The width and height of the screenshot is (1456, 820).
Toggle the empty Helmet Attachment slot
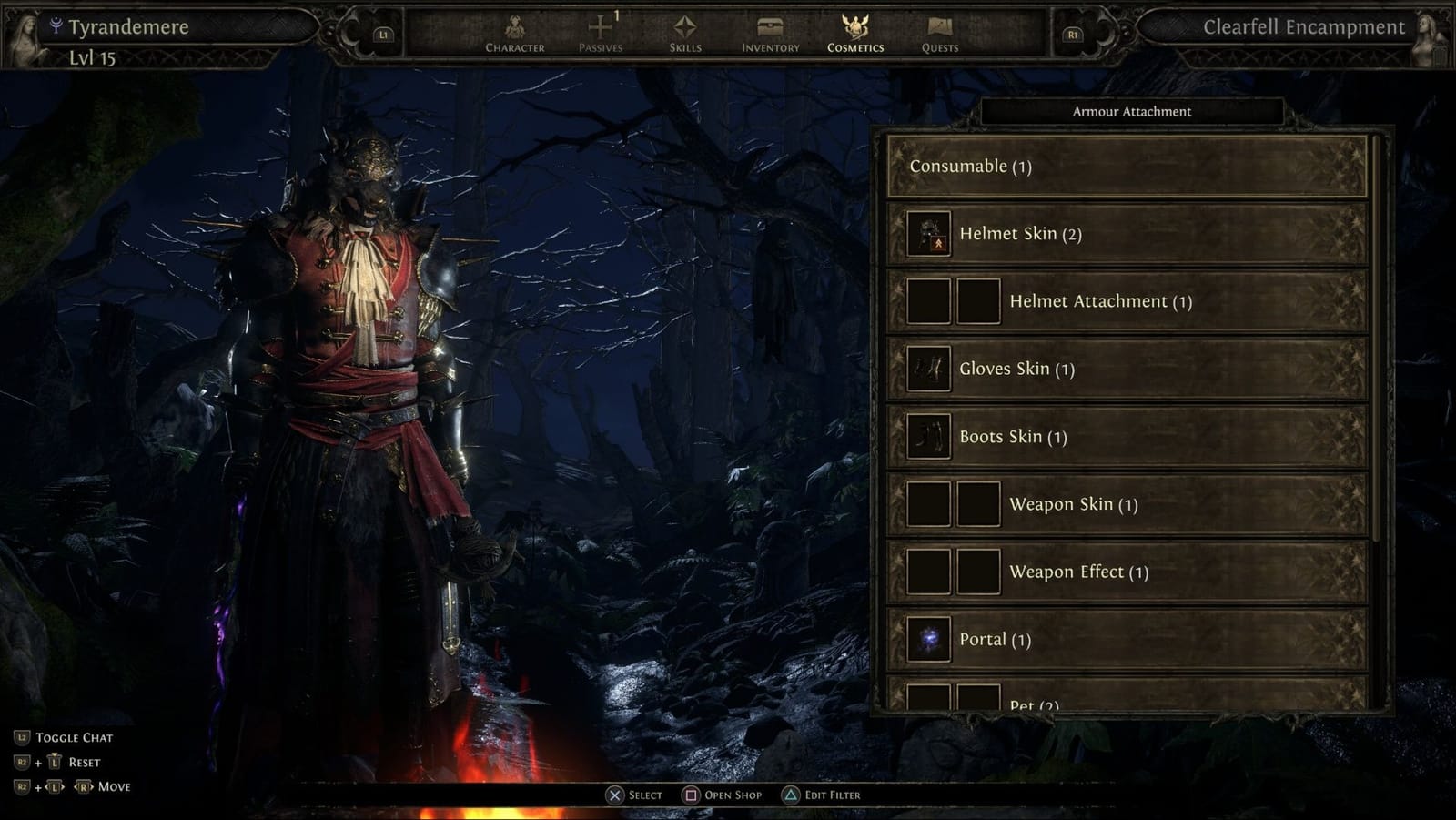pos(927,300)
